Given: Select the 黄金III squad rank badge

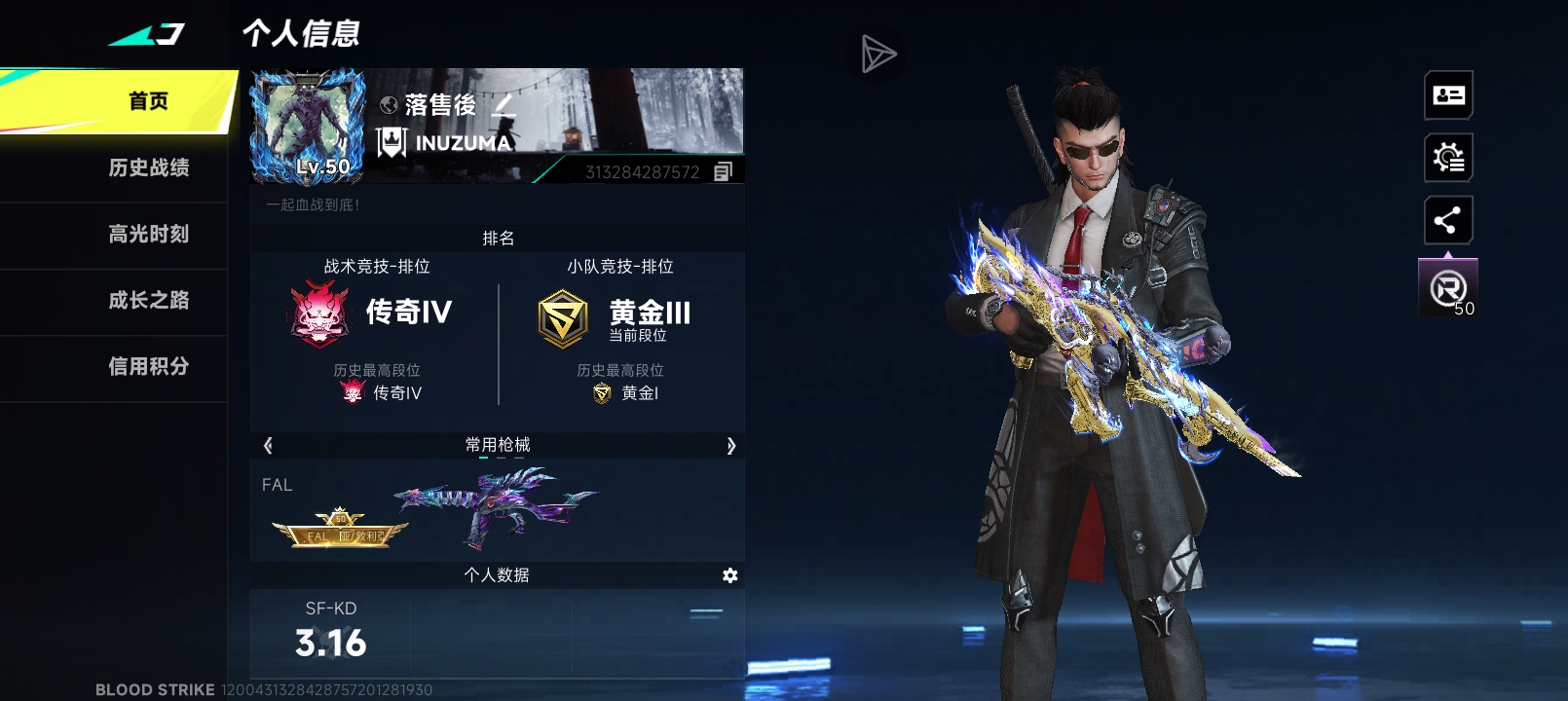Looking at the screenshot, I should tap(563, 312).
